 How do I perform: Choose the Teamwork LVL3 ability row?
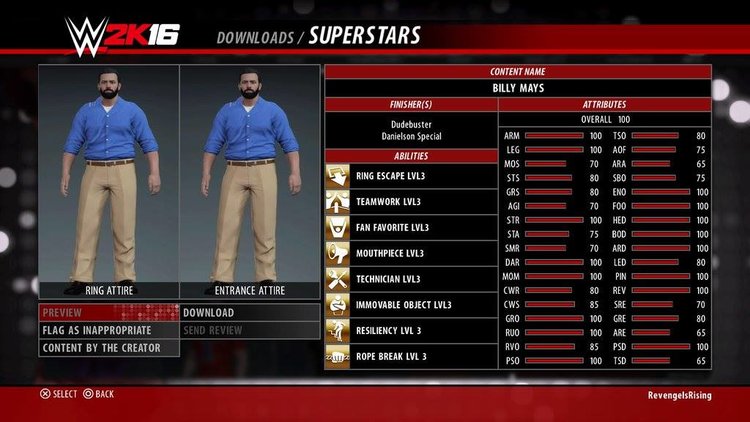click(410, 202)
